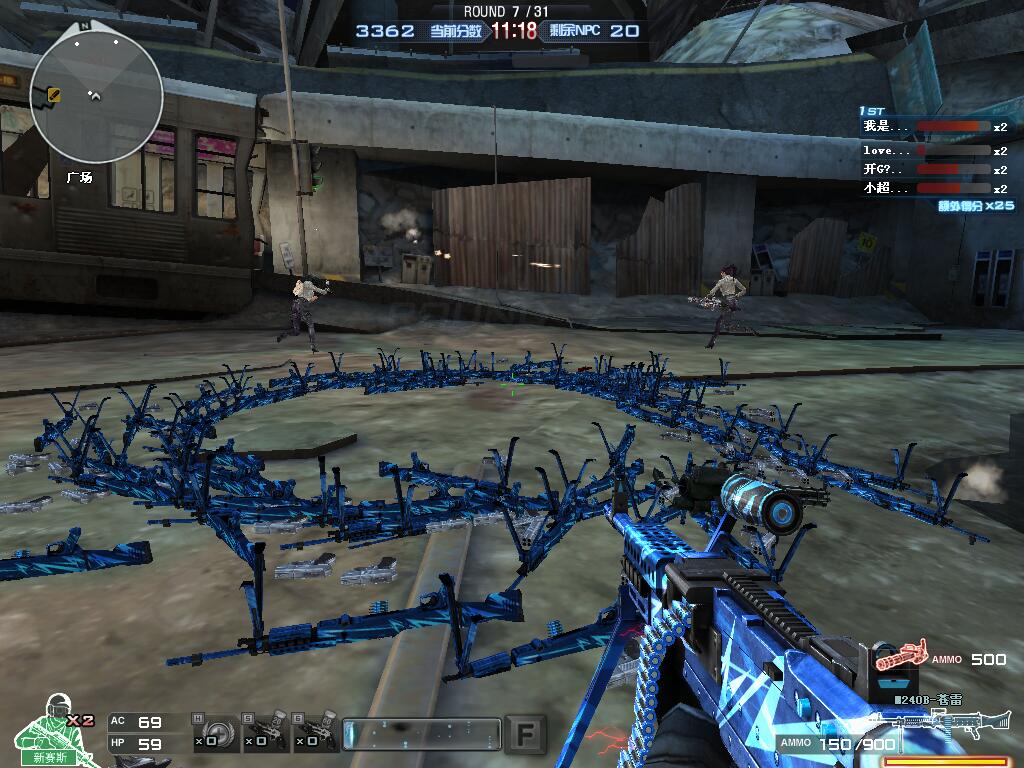1024x768 pixels.
Task: Select the grenade-launcher item slot marked 5
Action: click(267, 731)
